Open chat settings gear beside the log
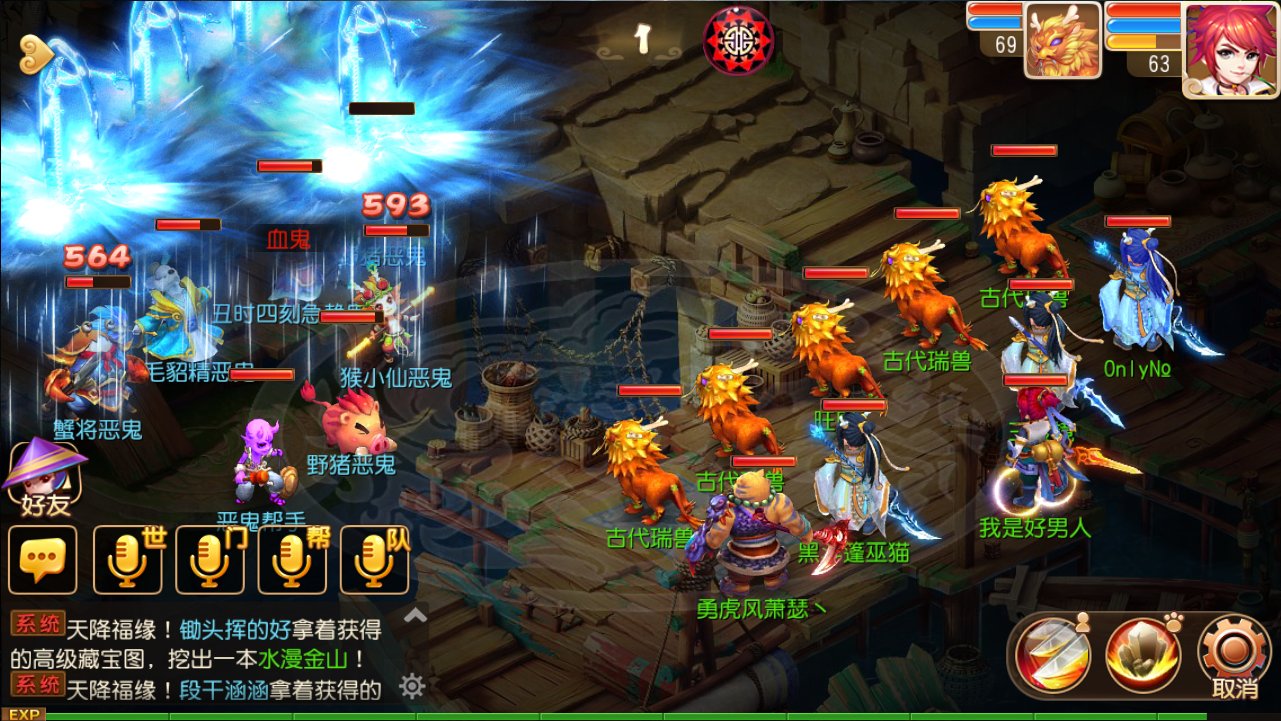1281x721 pixels. coord(412,686)
